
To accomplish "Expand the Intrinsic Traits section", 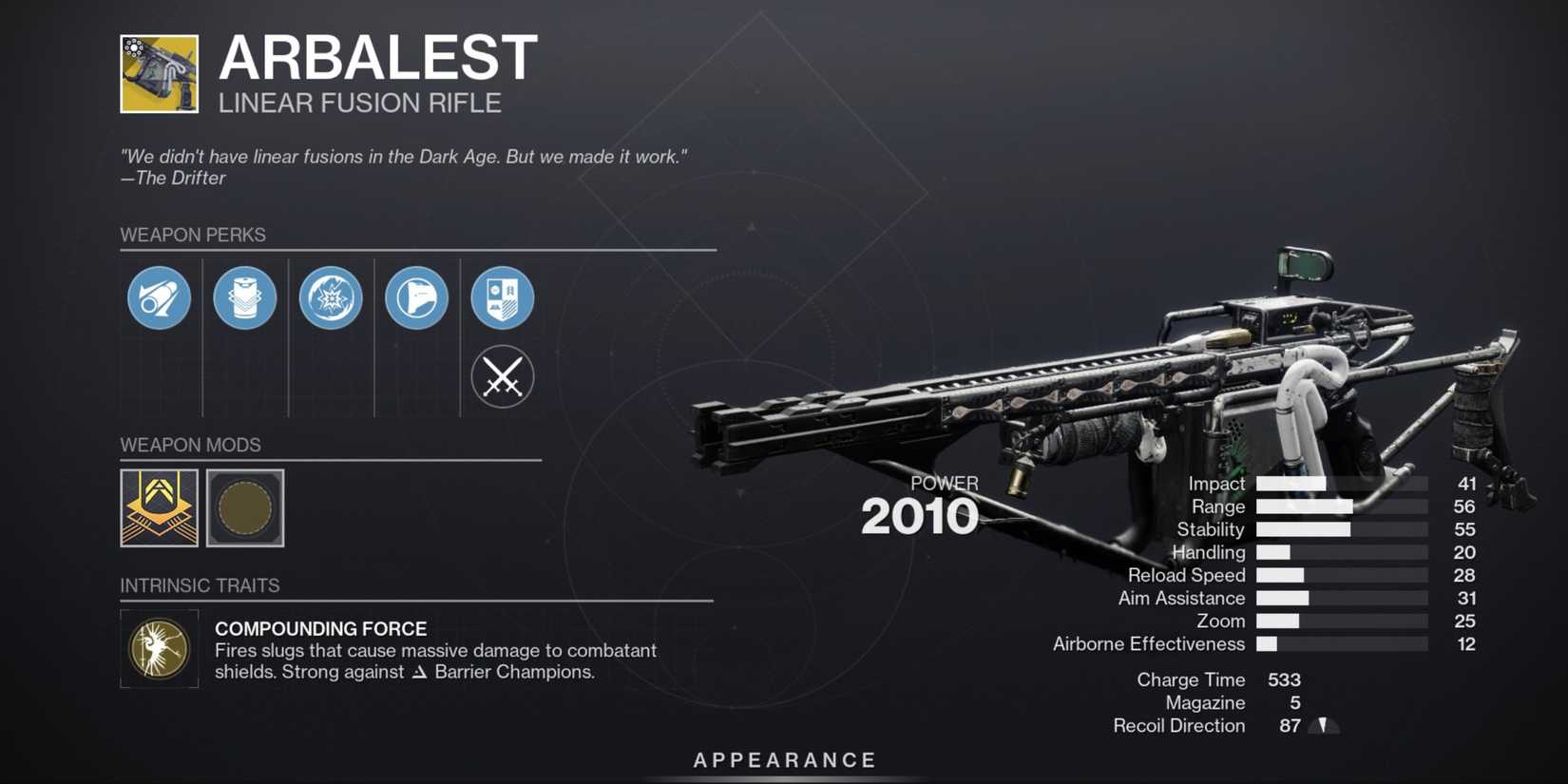I will (x=200, y=585).
